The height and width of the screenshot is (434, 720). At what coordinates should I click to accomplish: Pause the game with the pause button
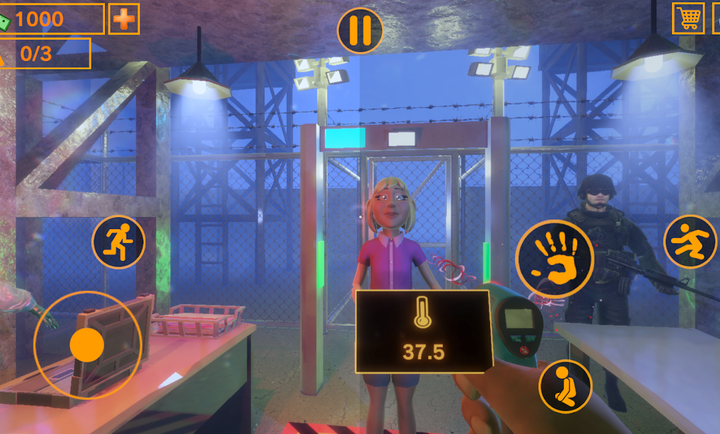tap(360, 30)
